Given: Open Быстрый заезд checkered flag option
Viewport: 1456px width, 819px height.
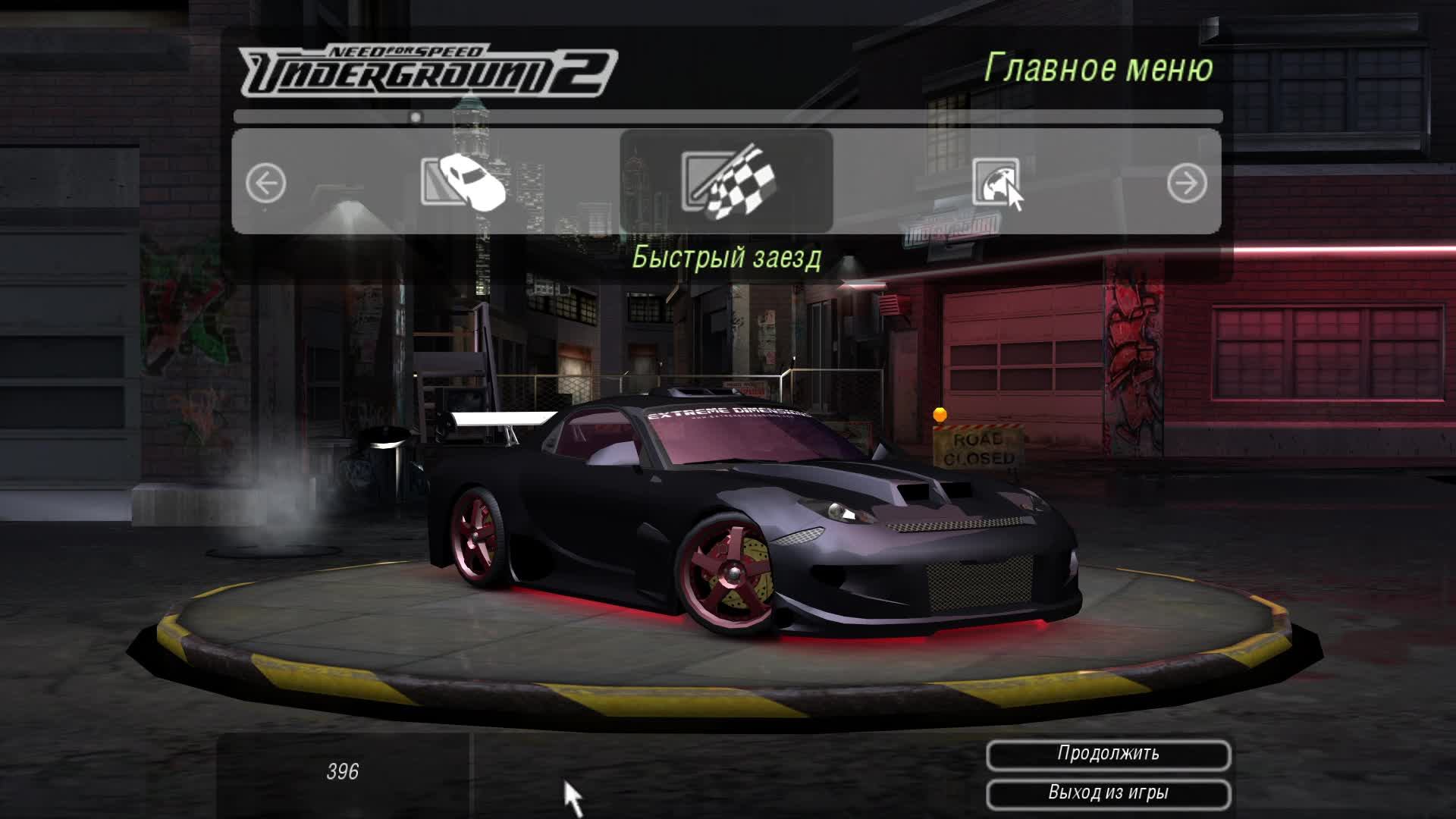Looking at the screenshot, I should (x=726, y=182).
